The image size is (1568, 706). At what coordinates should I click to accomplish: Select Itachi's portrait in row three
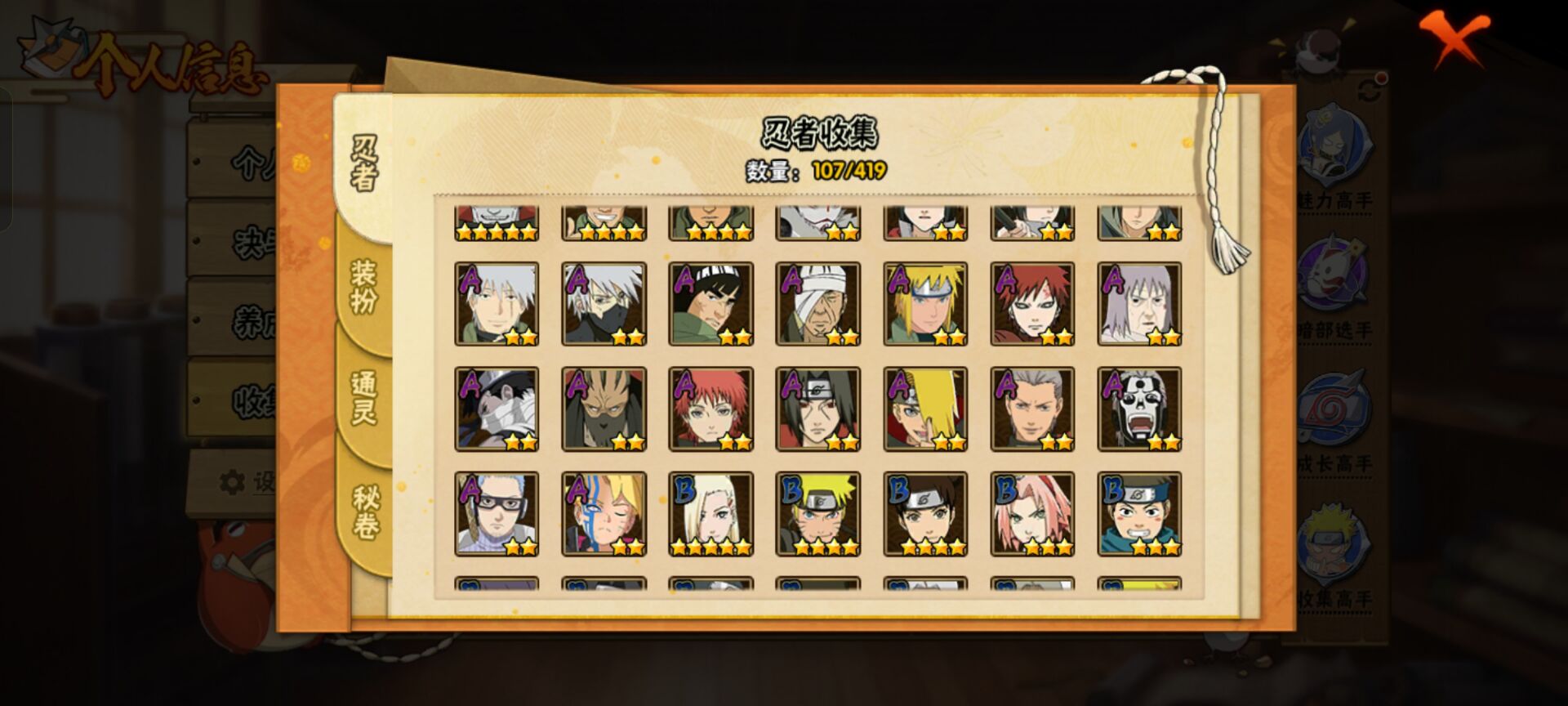click(817, 409)
